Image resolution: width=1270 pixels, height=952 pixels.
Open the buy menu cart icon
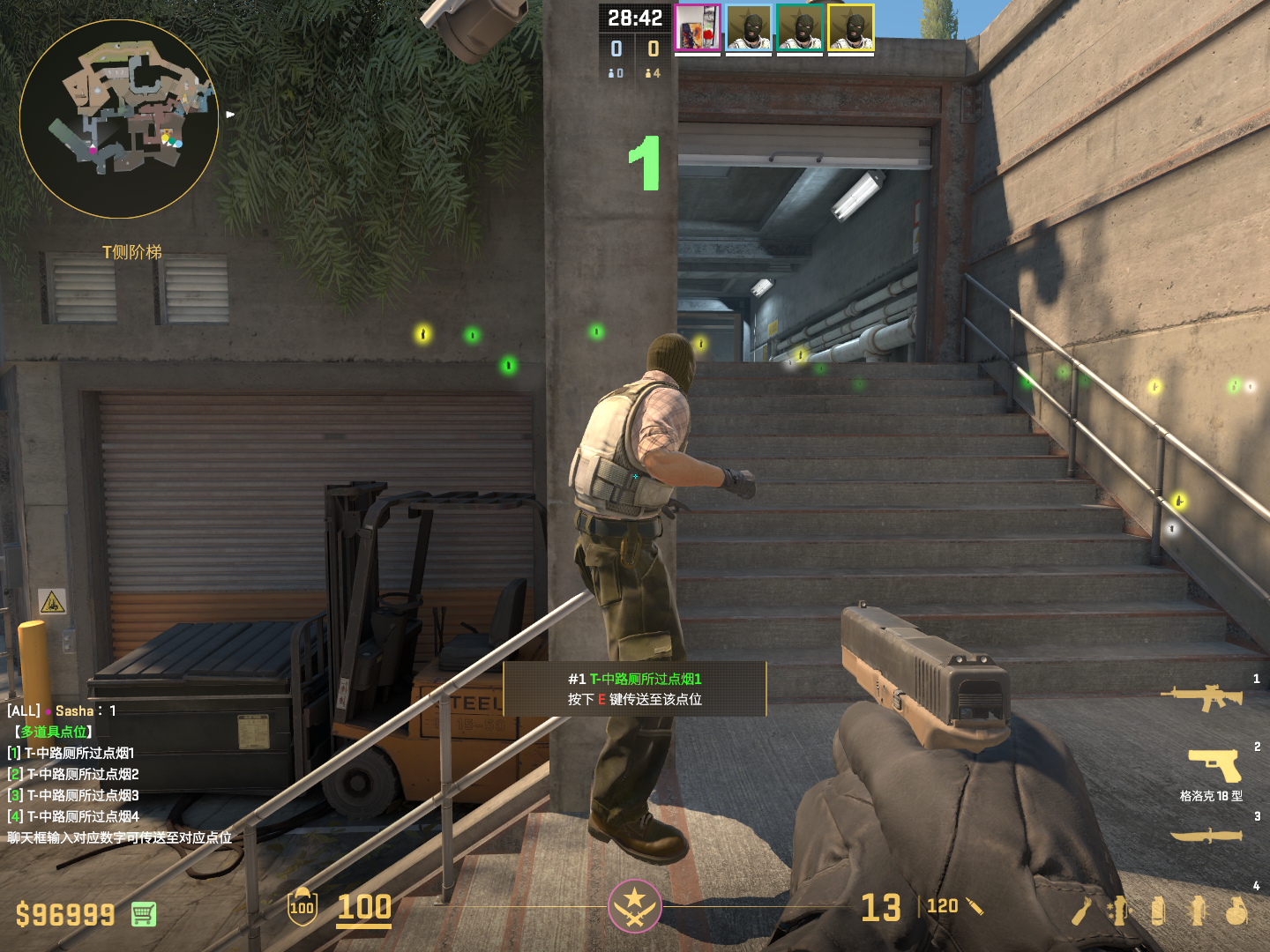[x=144, y=914]
